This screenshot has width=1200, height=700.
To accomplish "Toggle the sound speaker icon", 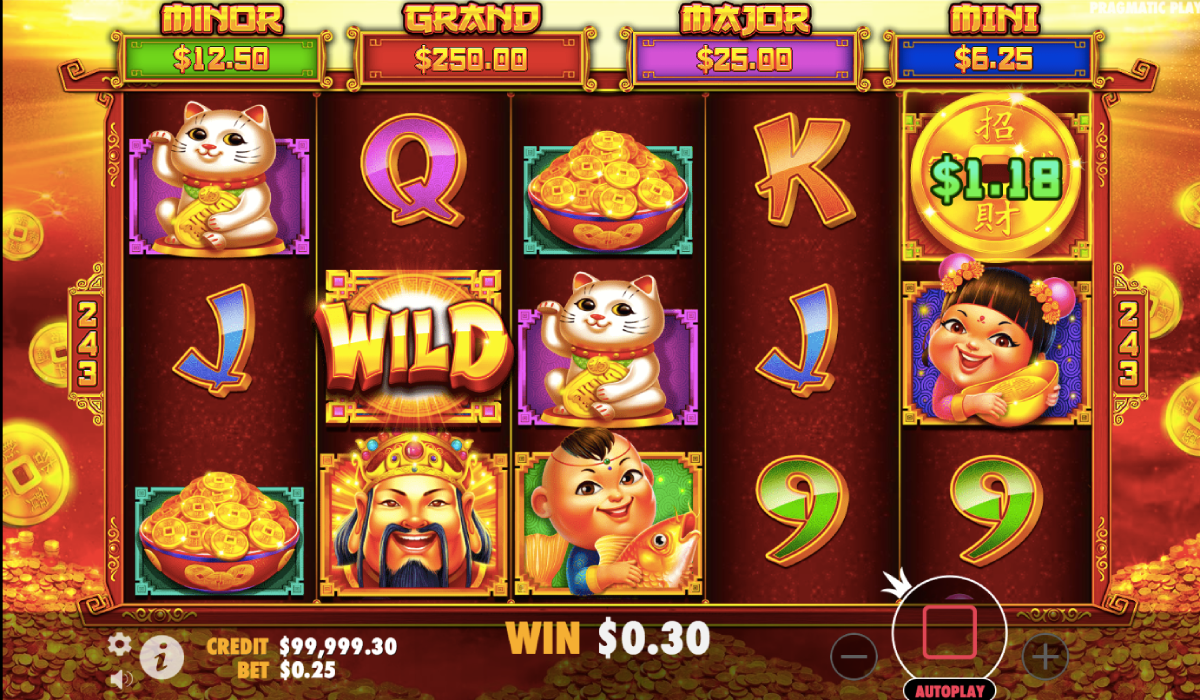I will pos(121,680).
